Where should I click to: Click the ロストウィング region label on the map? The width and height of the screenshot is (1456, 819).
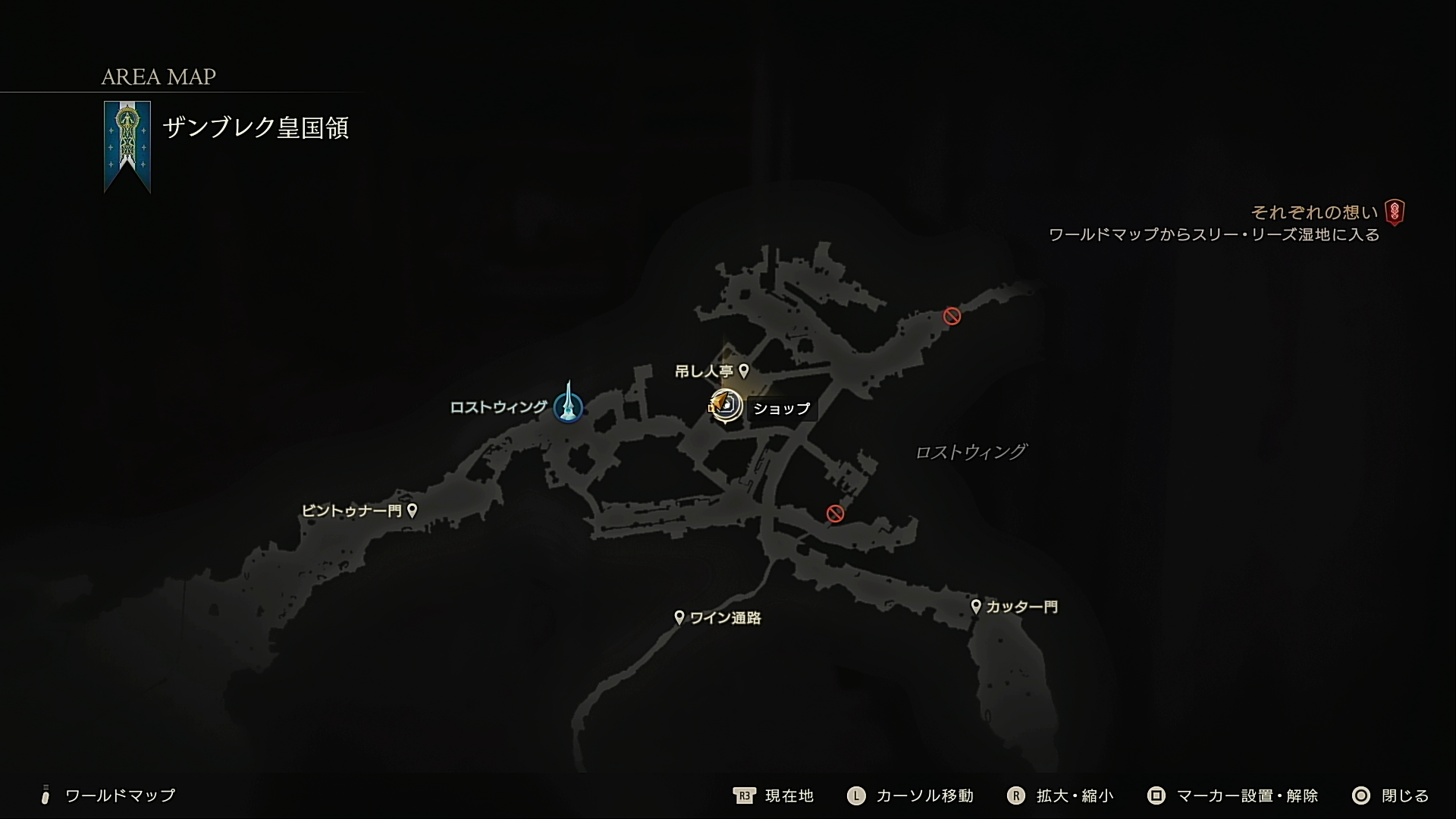point(973,450)
